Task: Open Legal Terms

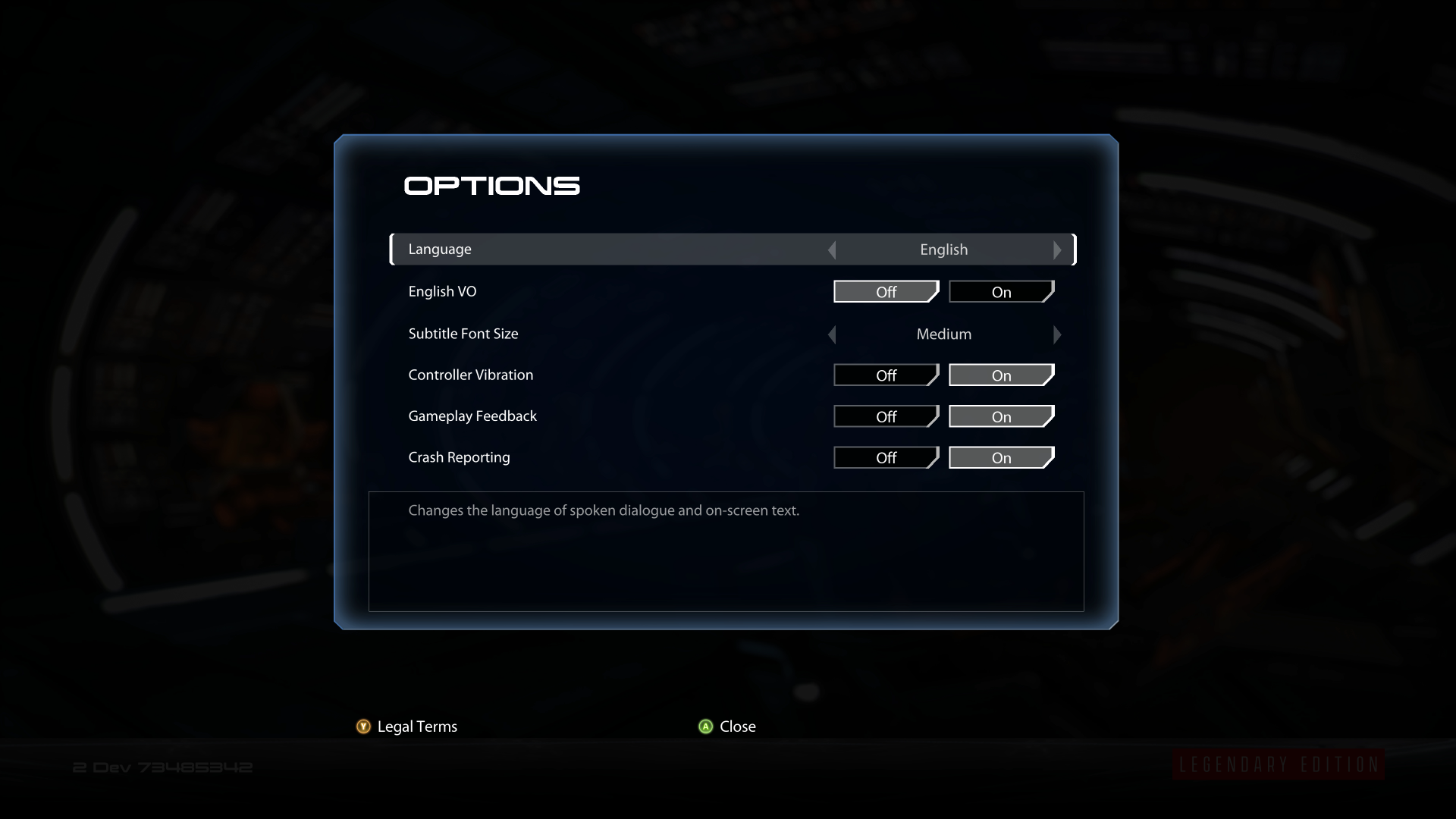Action: (x=416, y=726)
